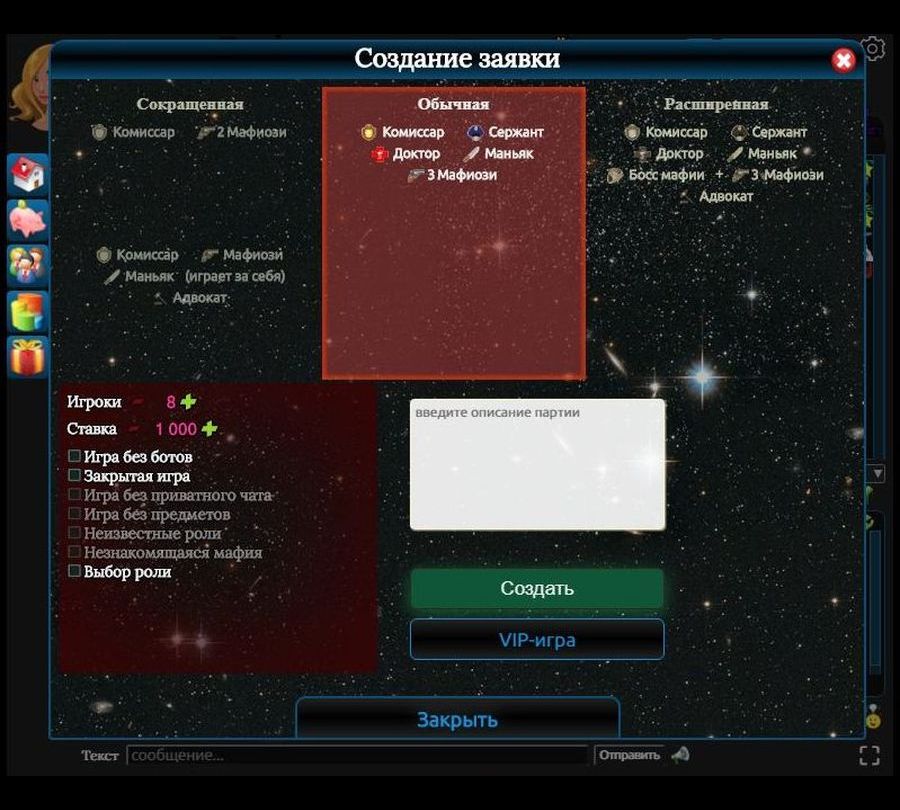The height and width of the screenshot is (810, 900).
Task: Open the piggy bank sidebar icon
Action: (x=27, y=220)
